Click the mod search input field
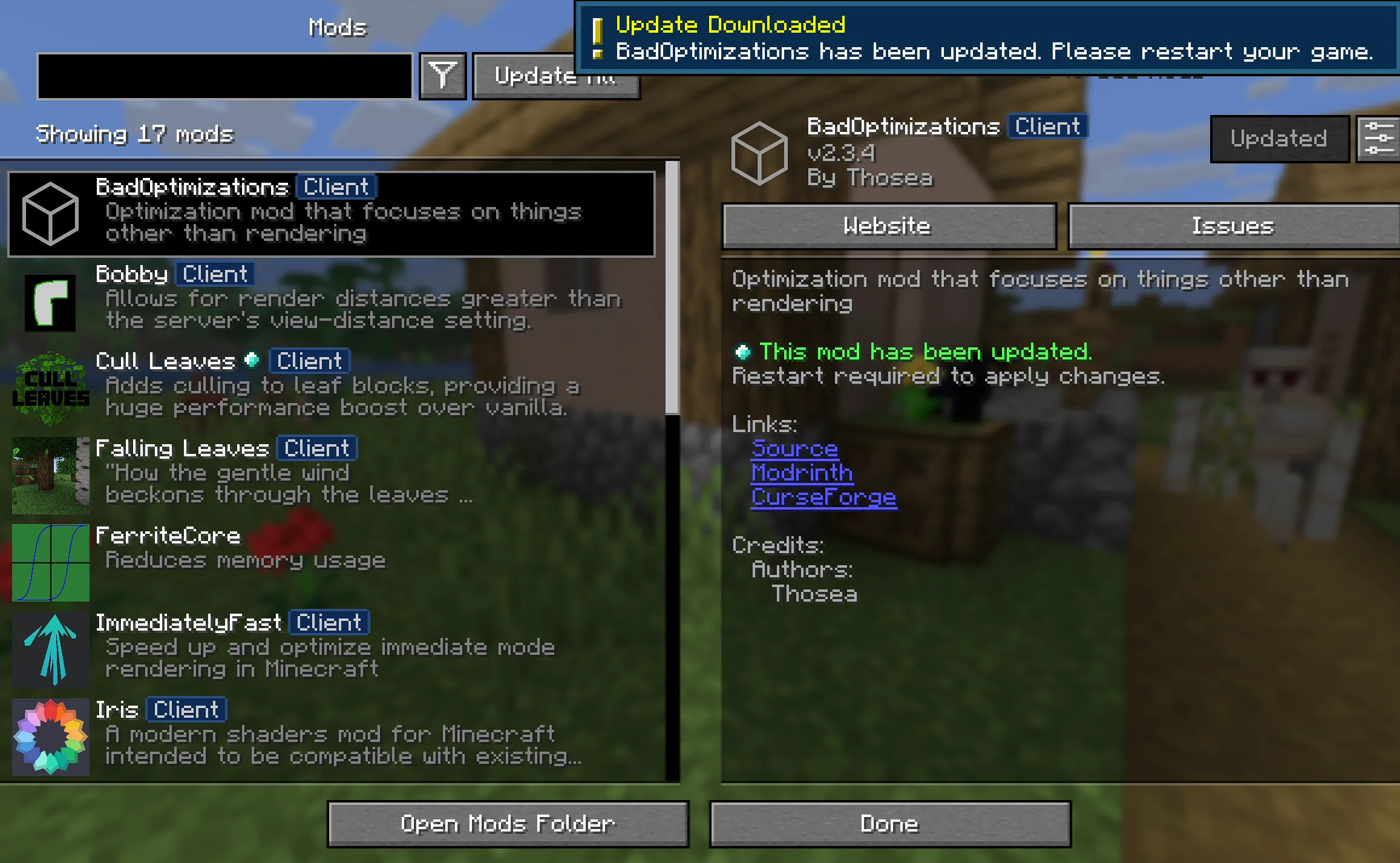This screenshot has width=1400, height=863. tap(224, 75)
